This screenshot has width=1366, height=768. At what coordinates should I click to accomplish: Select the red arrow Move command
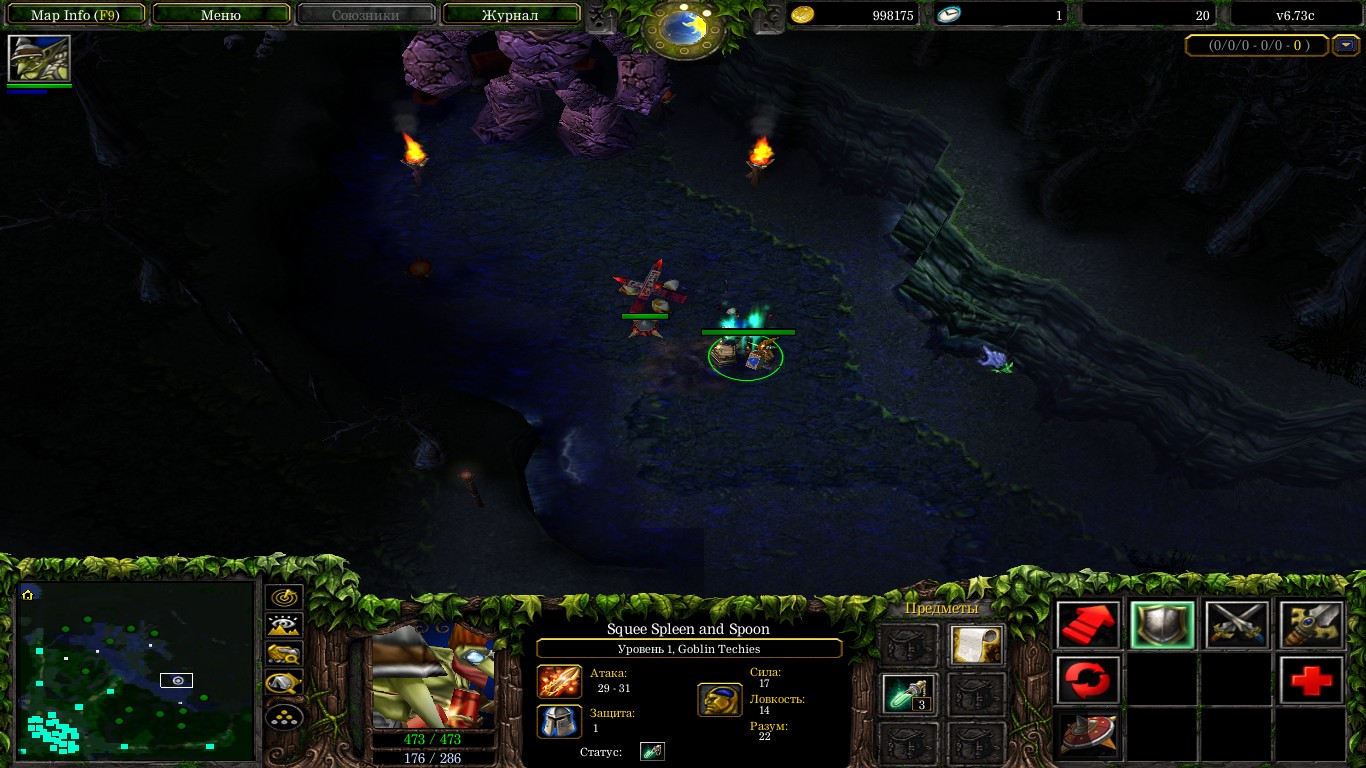coord(1088,626)
